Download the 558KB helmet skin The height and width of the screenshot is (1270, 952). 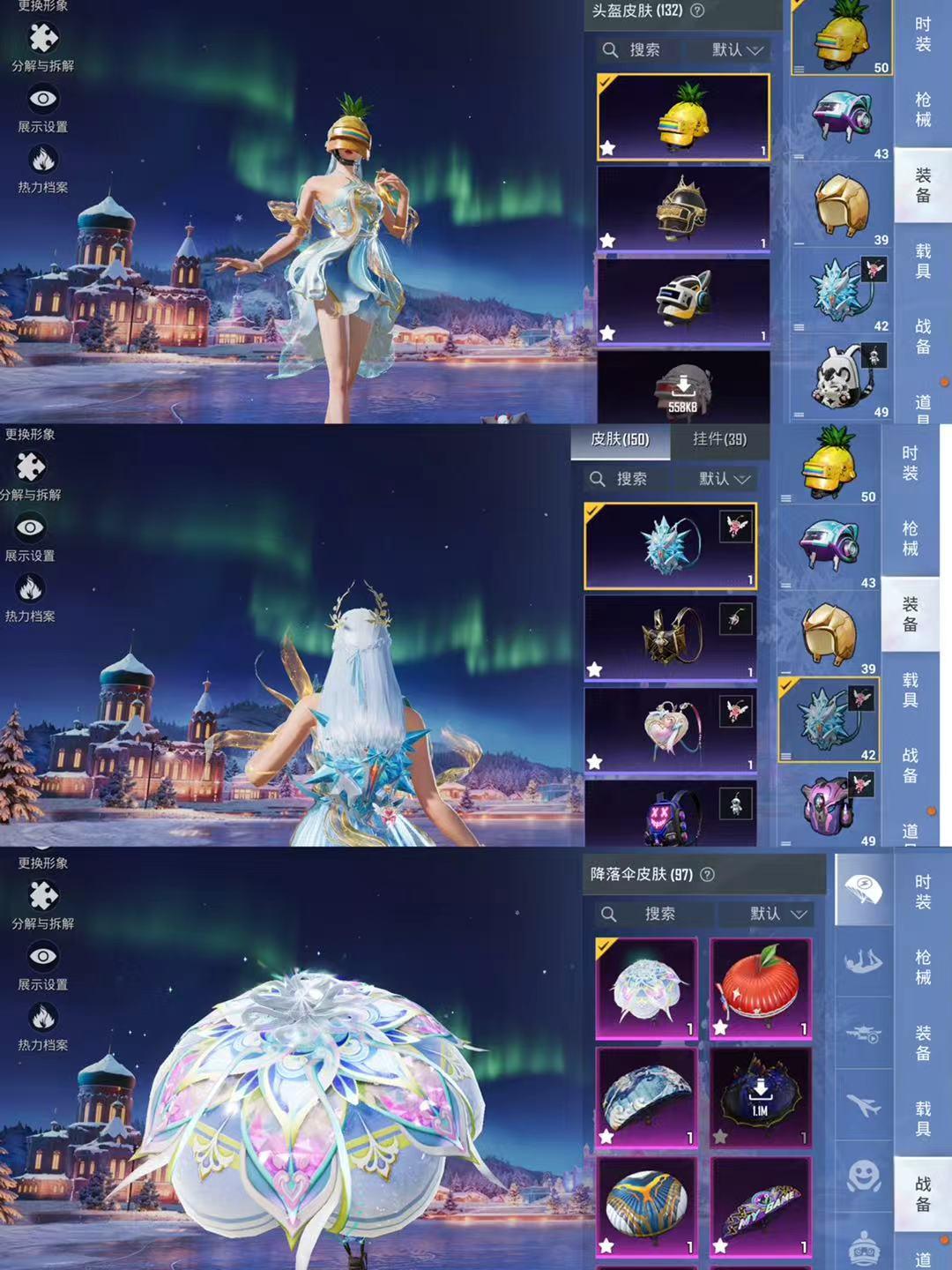(x=683, y=388)
